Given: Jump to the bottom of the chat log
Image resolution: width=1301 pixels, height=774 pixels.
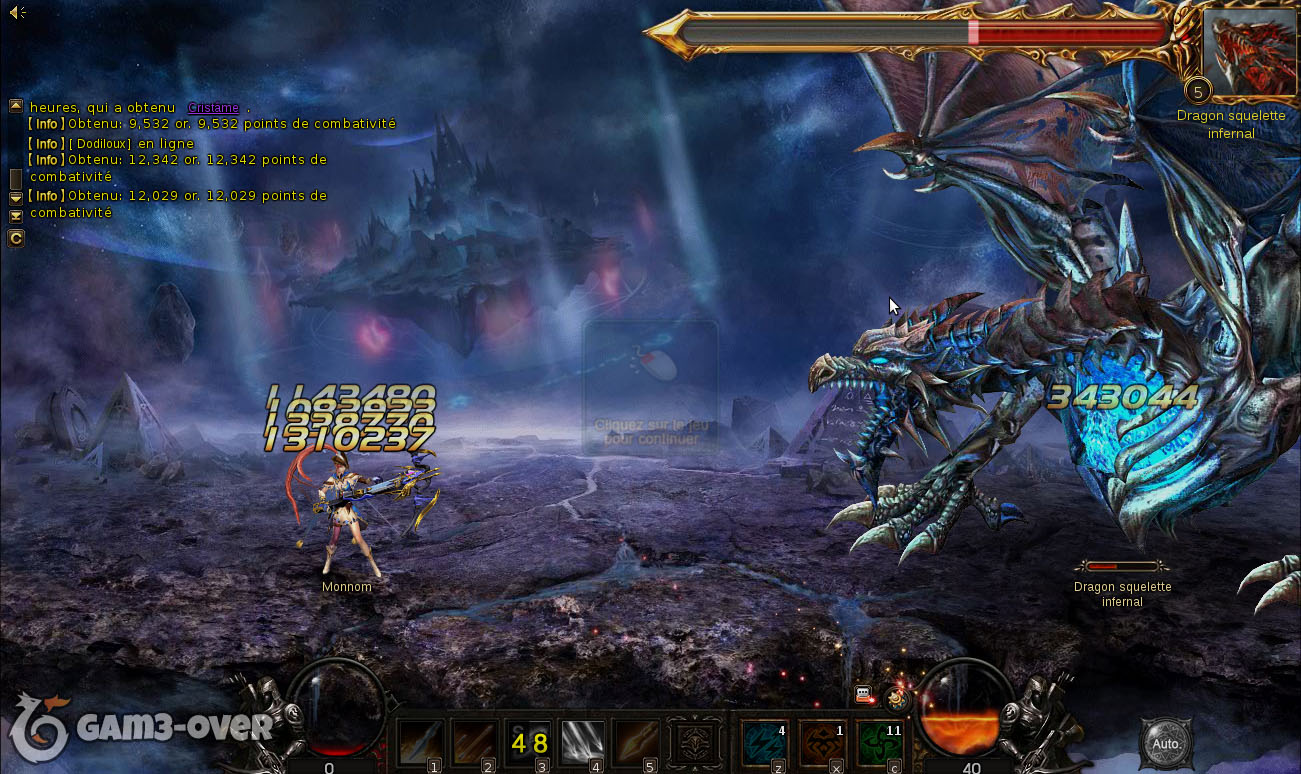Looking at the screenshot, I should [16, 216].
